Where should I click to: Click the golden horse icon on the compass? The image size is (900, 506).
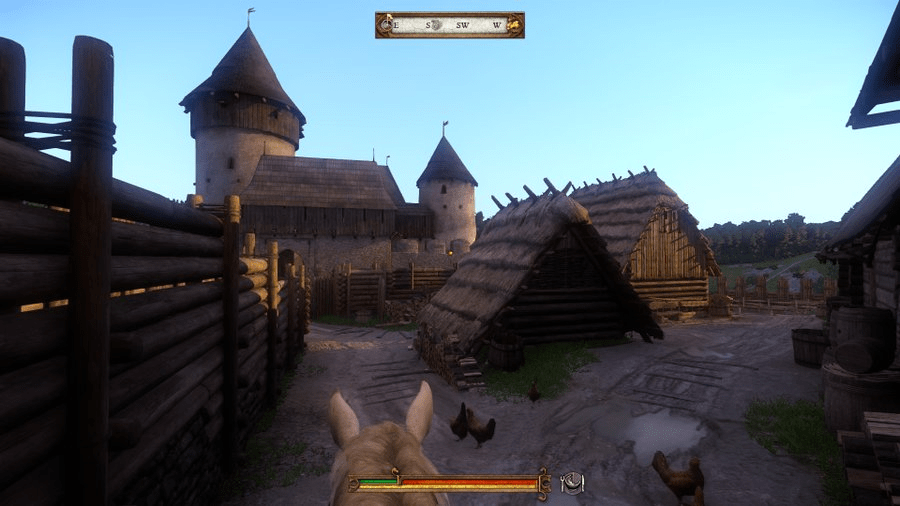click(x=512, y=25)
